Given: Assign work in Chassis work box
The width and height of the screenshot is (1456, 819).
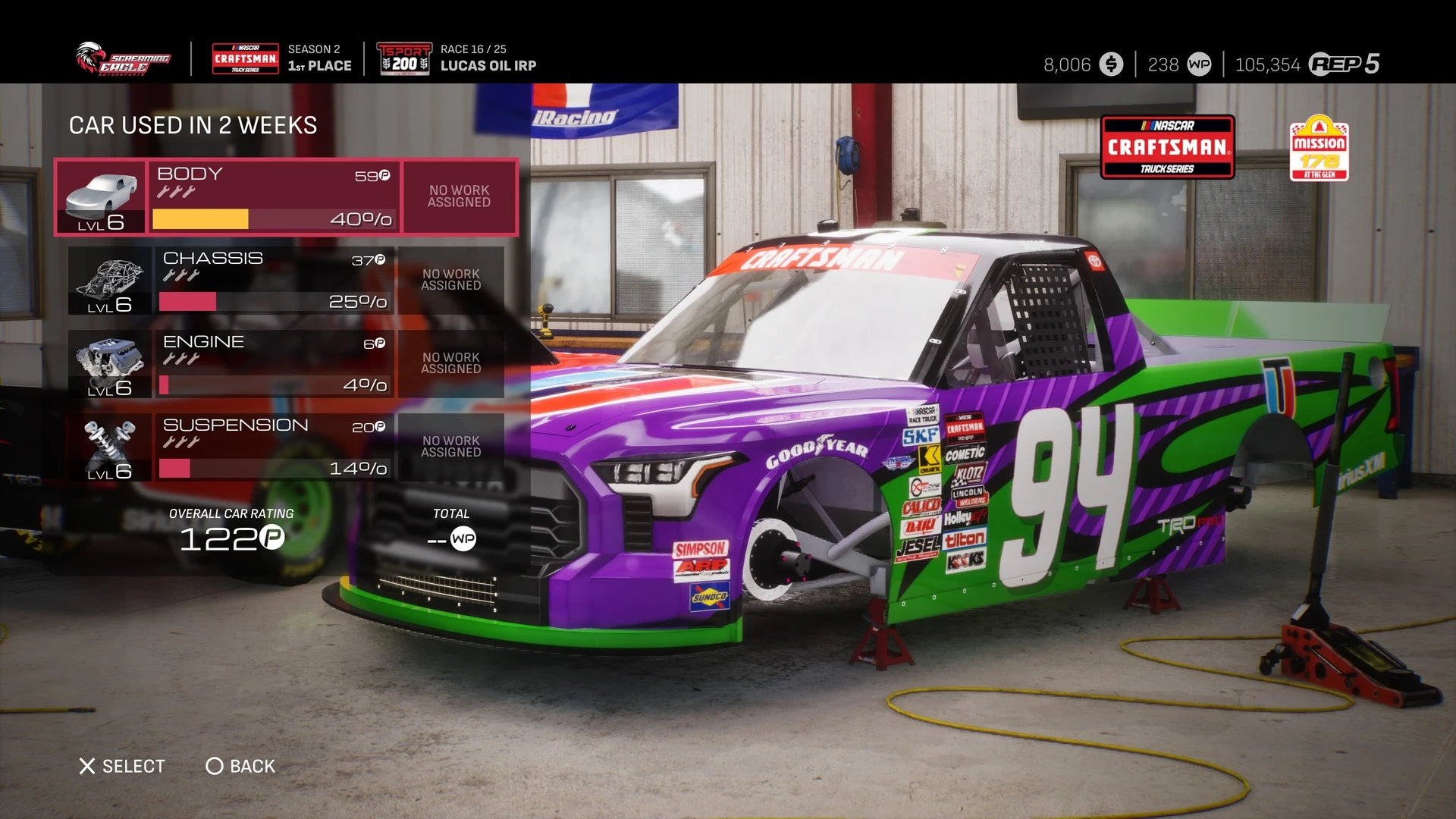Looking at the screenshot, I should (x=451, y=280).
